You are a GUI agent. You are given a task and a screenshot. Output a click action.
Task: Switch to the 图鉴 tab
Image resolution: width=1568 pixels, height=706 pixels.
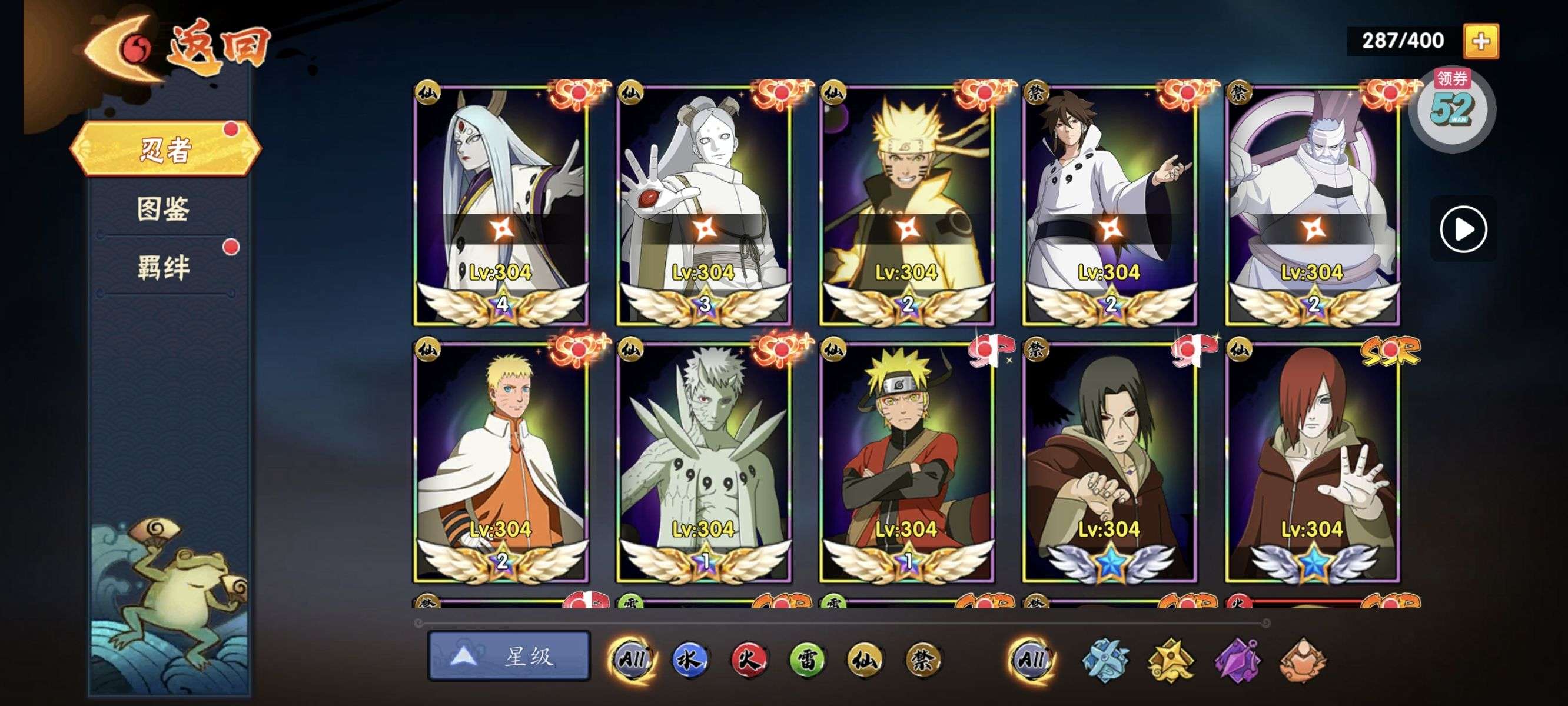point(163,209)
